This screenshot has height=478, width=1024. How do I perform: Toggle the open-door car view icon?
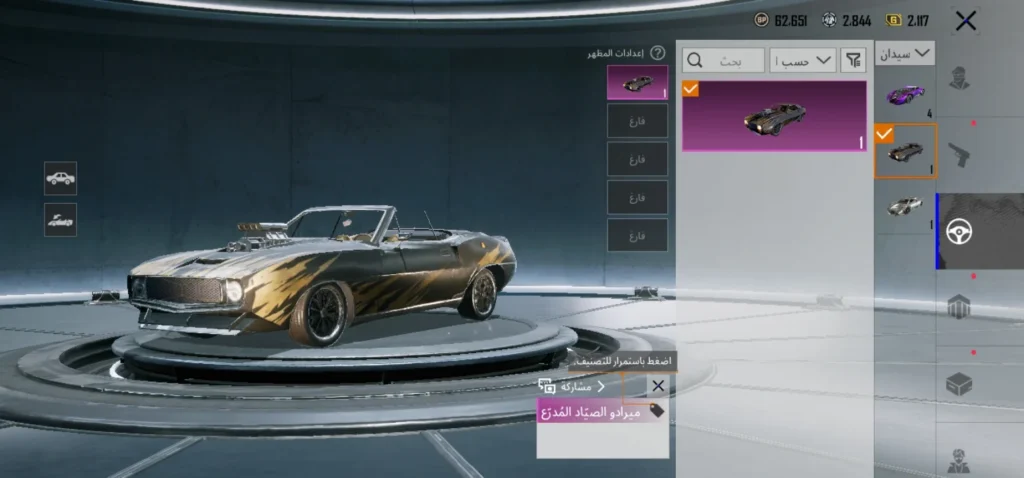coord(60,220)
